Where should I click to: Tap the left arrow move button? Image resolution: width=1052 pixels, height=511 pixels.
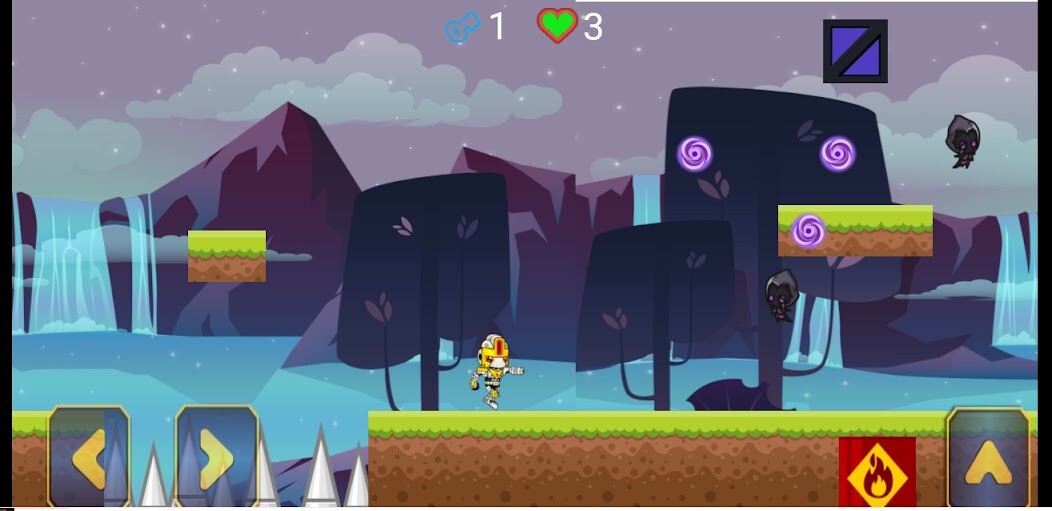[x=88, y=456]
